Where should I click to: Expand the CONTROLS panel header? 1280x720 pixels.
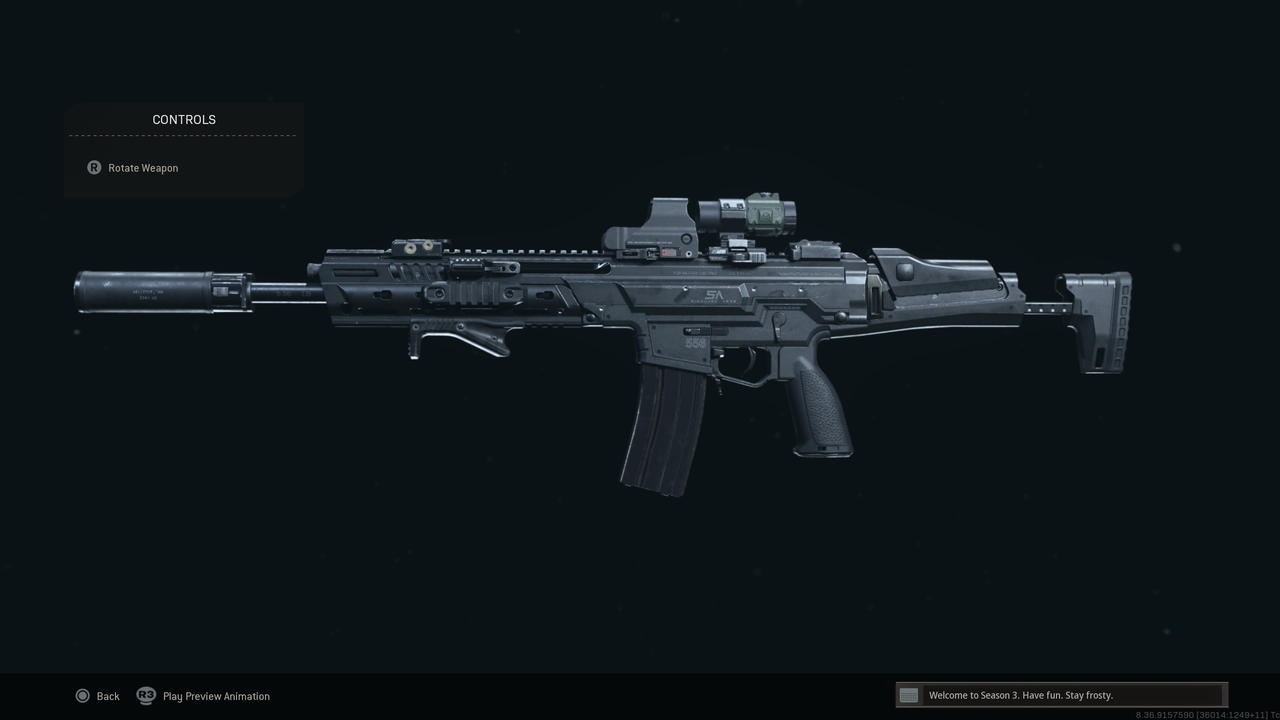pos(183,119)
